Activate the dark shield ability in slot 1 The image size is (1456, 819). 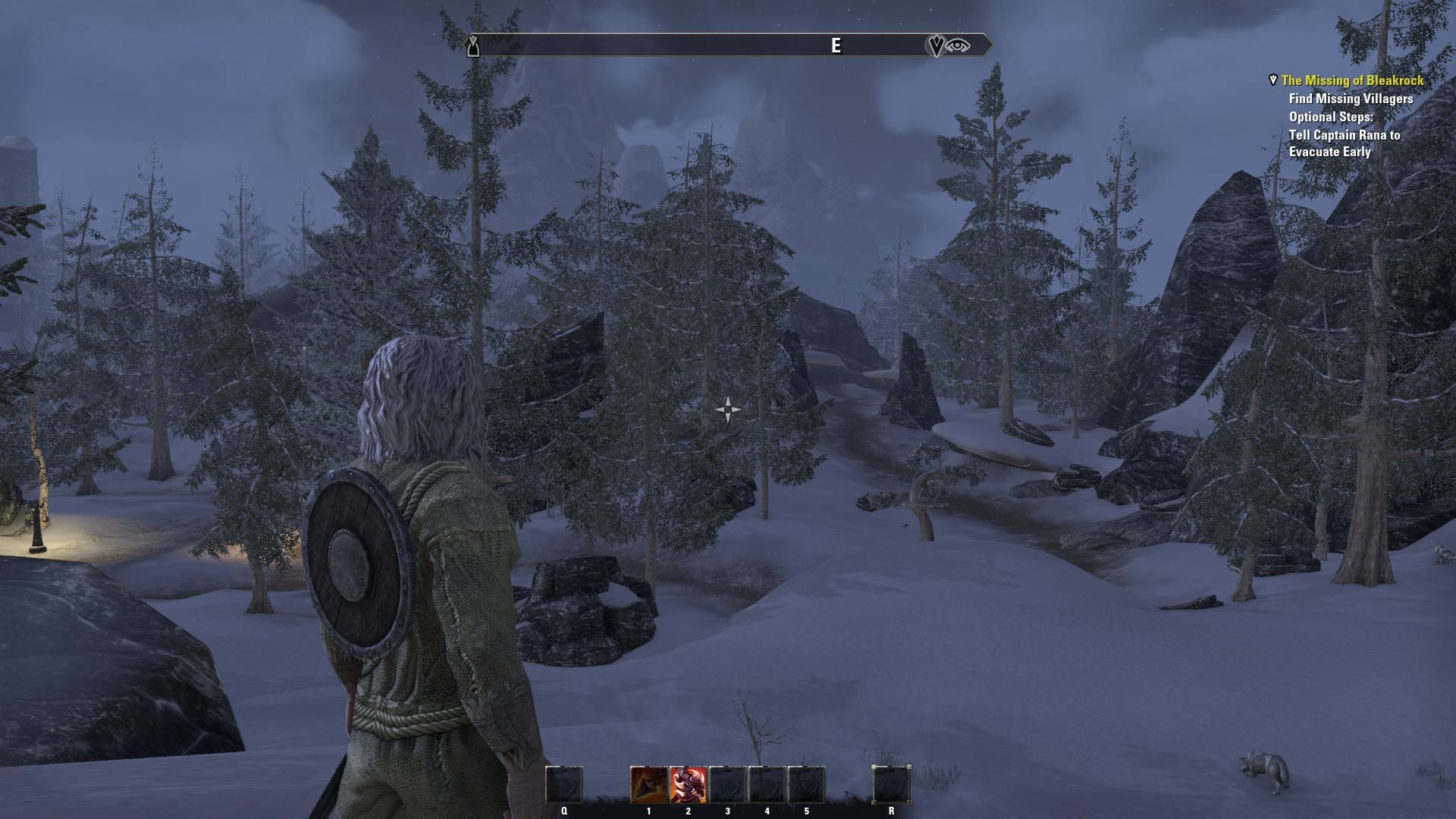coord(648,785)
